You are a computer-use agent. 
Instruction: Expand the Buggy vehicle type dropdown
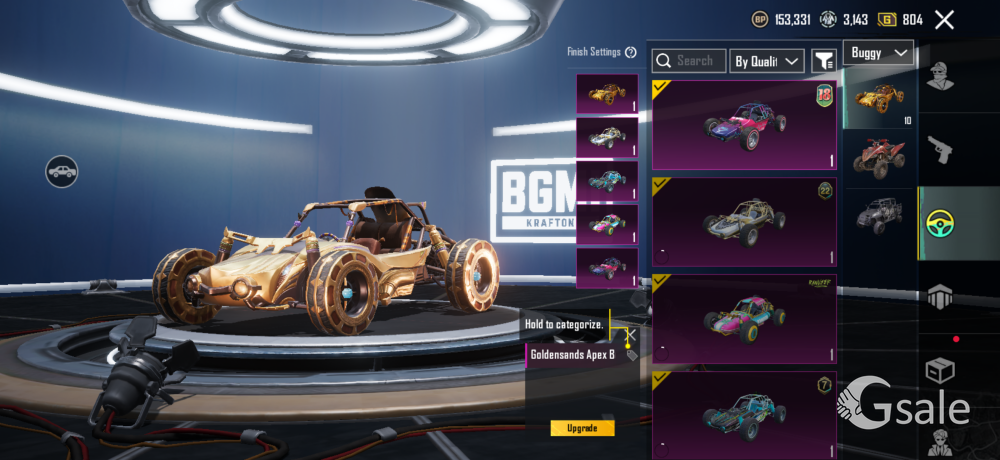point(878,52)
